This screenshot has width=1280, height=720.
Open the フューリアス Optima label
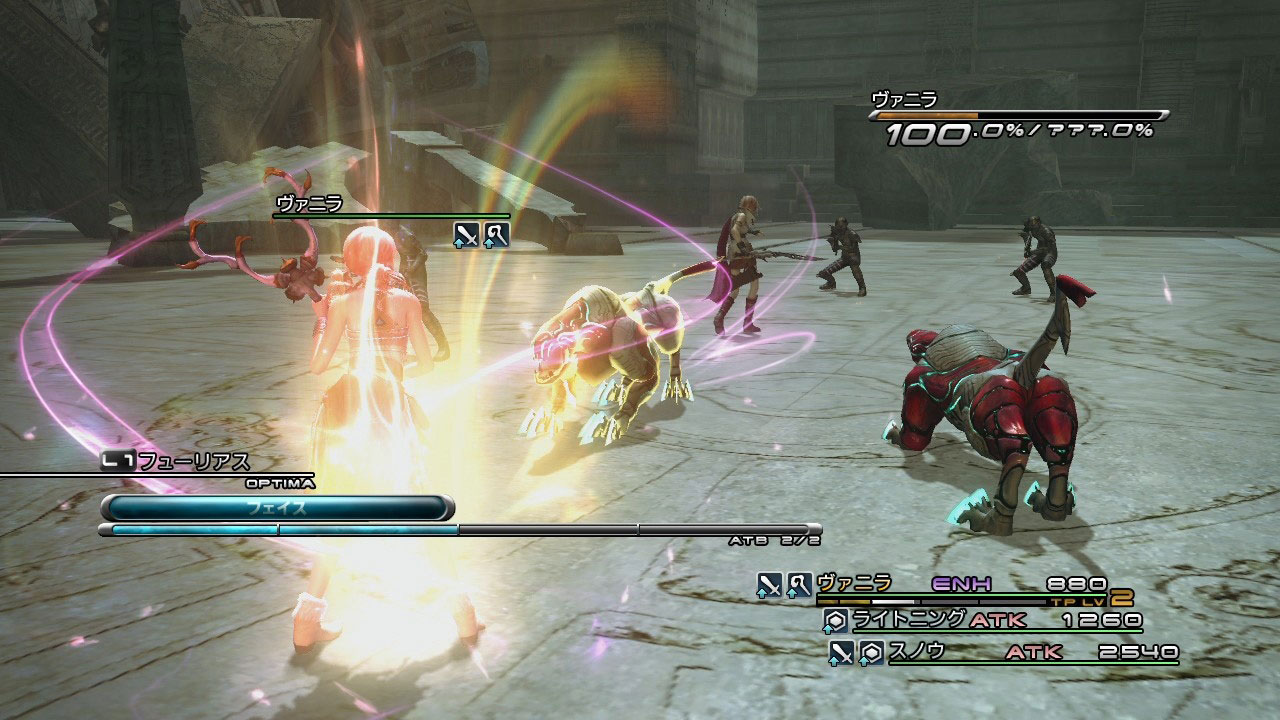click(193, 462)
